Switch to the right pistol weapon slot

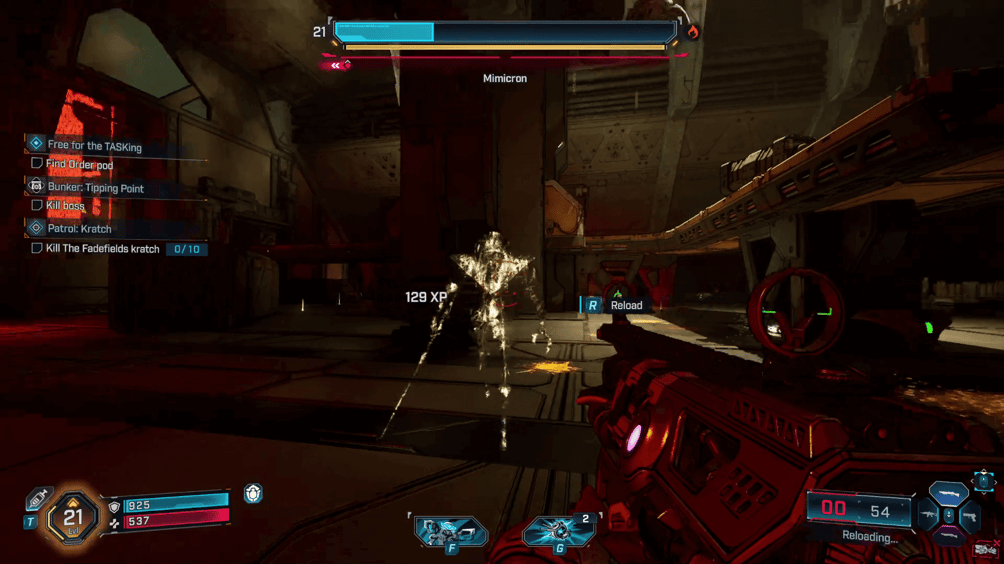point(969,516)
